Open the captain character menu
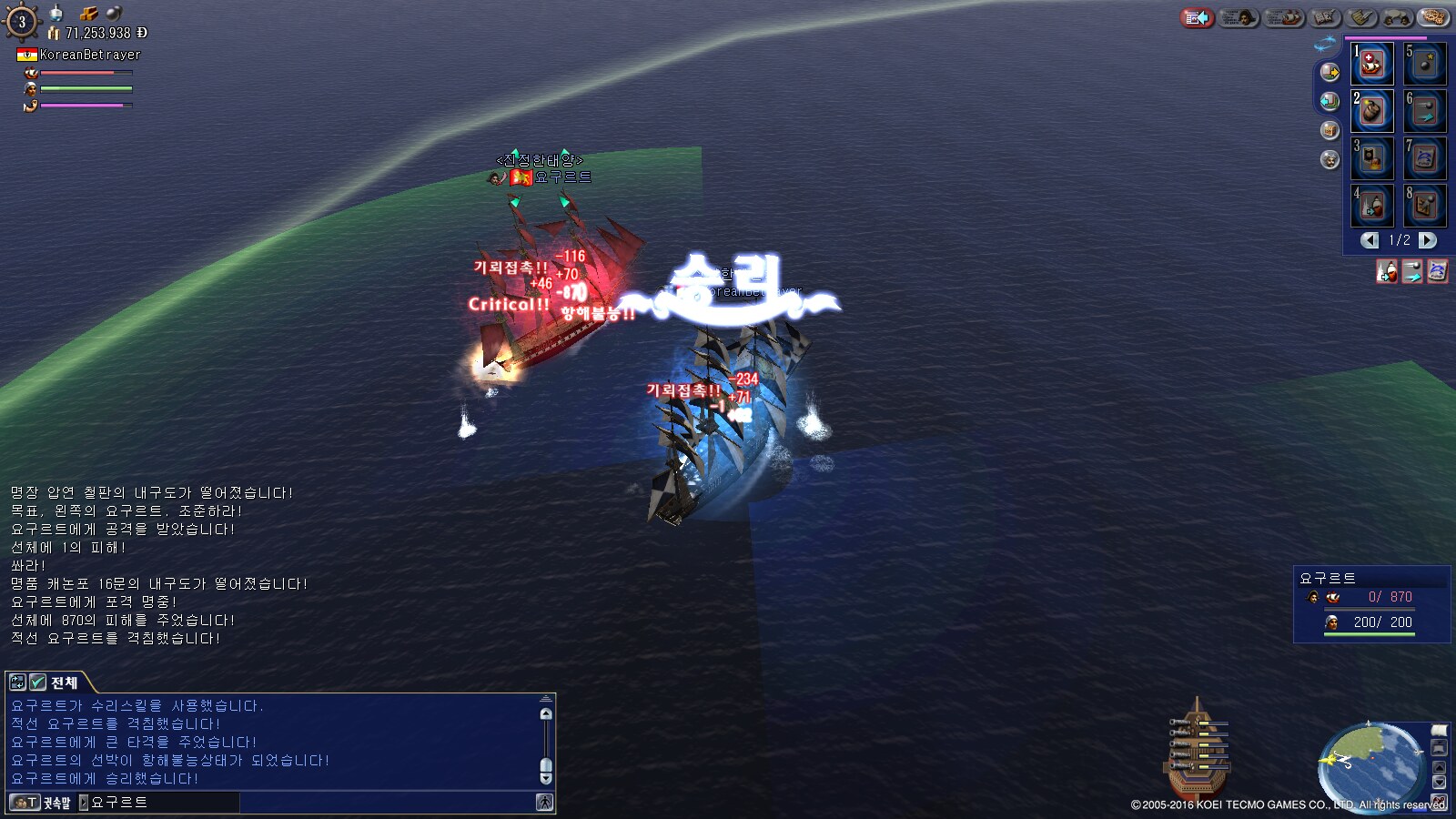Viewport: 1456px width, 819px height. [x=1239, y=17]
